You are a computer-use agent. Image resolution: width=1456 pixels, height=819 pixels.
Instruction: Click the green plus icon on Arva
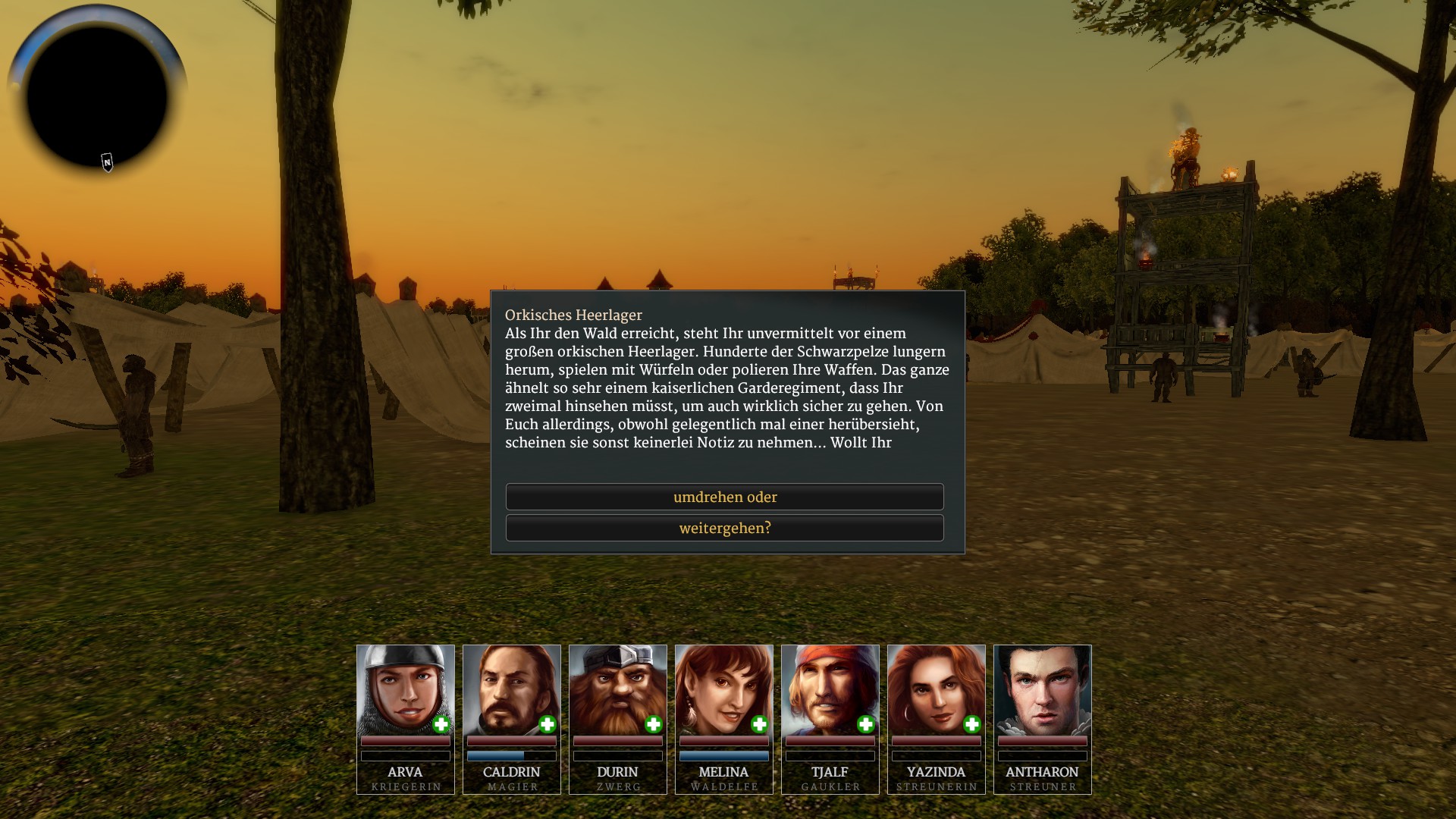pyautogui.click(x=441, y=724)
